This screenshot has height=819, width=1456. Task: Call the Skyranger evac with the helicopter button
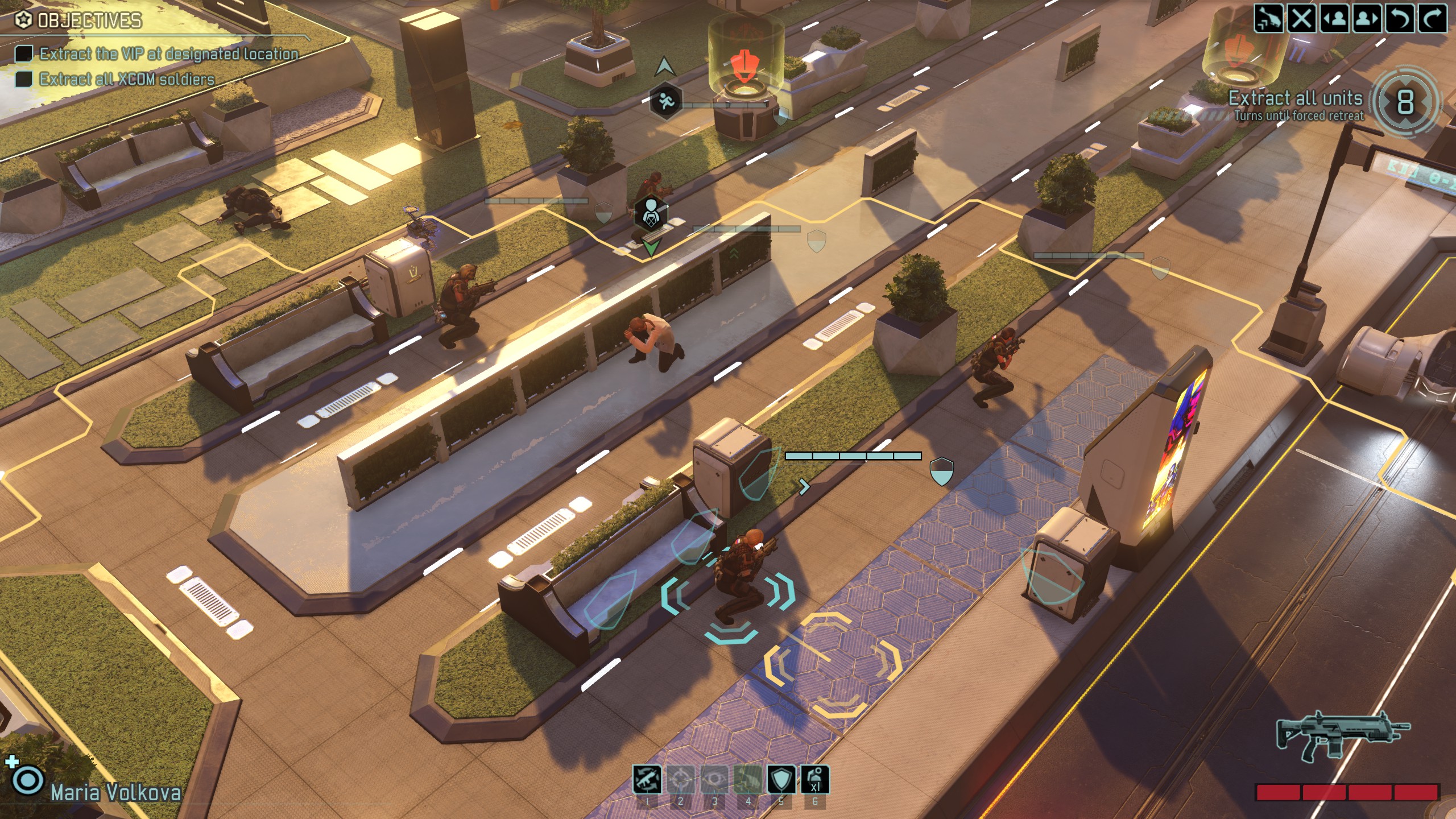pos(1269,19)
